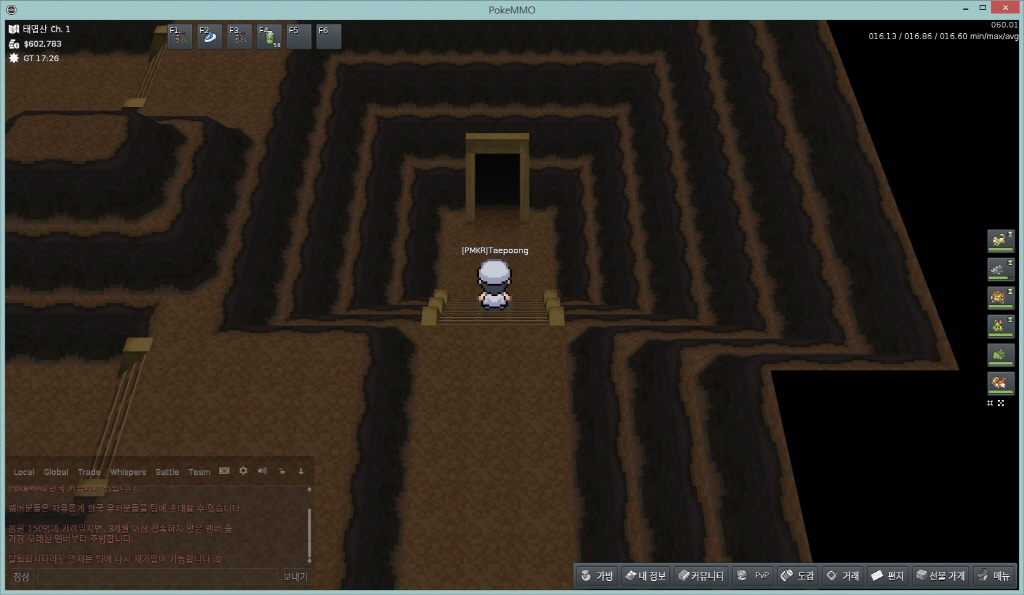Open the 커뮤니티 community window
This screenshot has width=1024, height=595.
700,576
